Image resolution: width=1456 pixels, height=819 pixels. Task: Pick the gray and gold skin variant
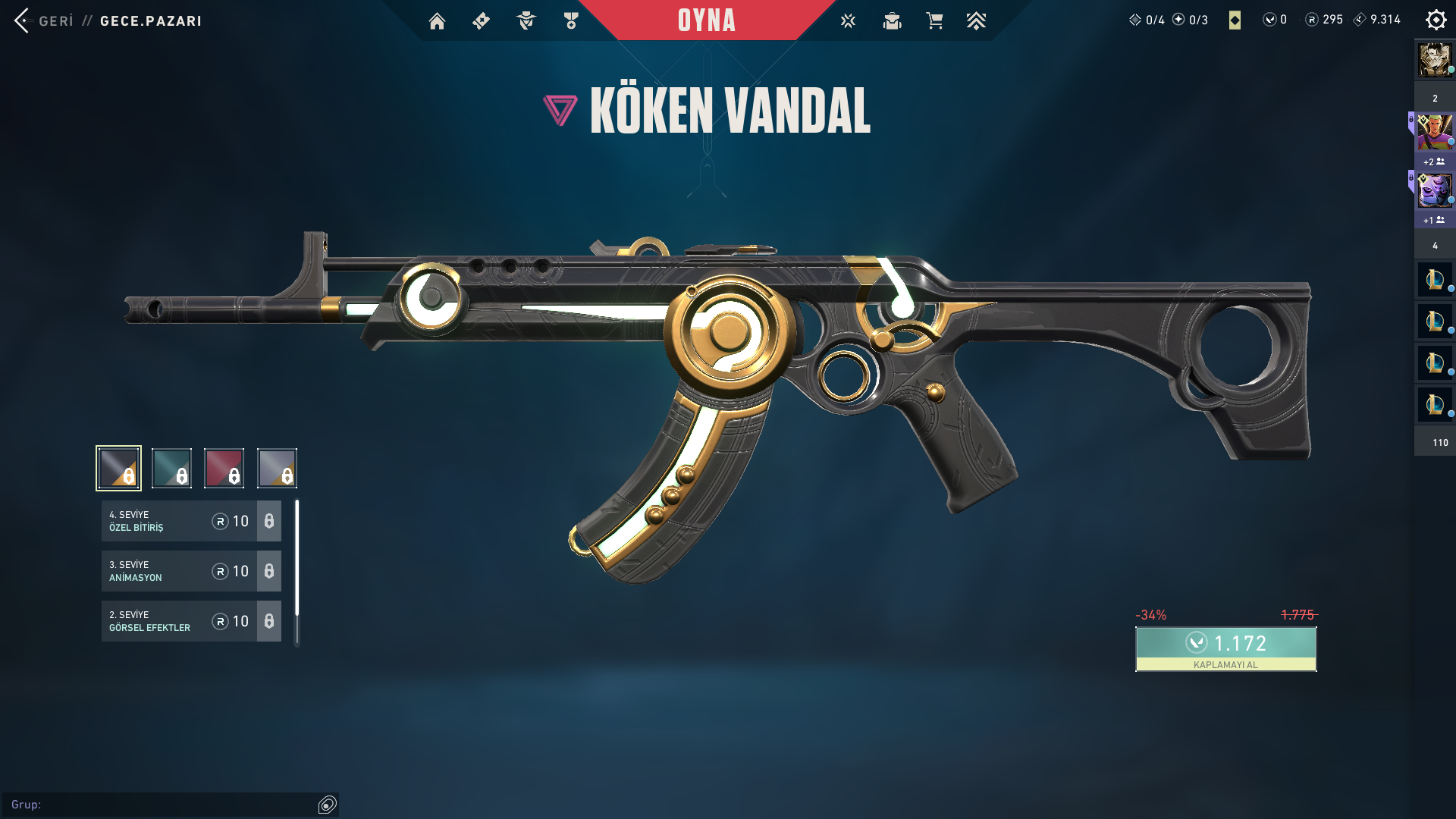(x=277, y=468)
